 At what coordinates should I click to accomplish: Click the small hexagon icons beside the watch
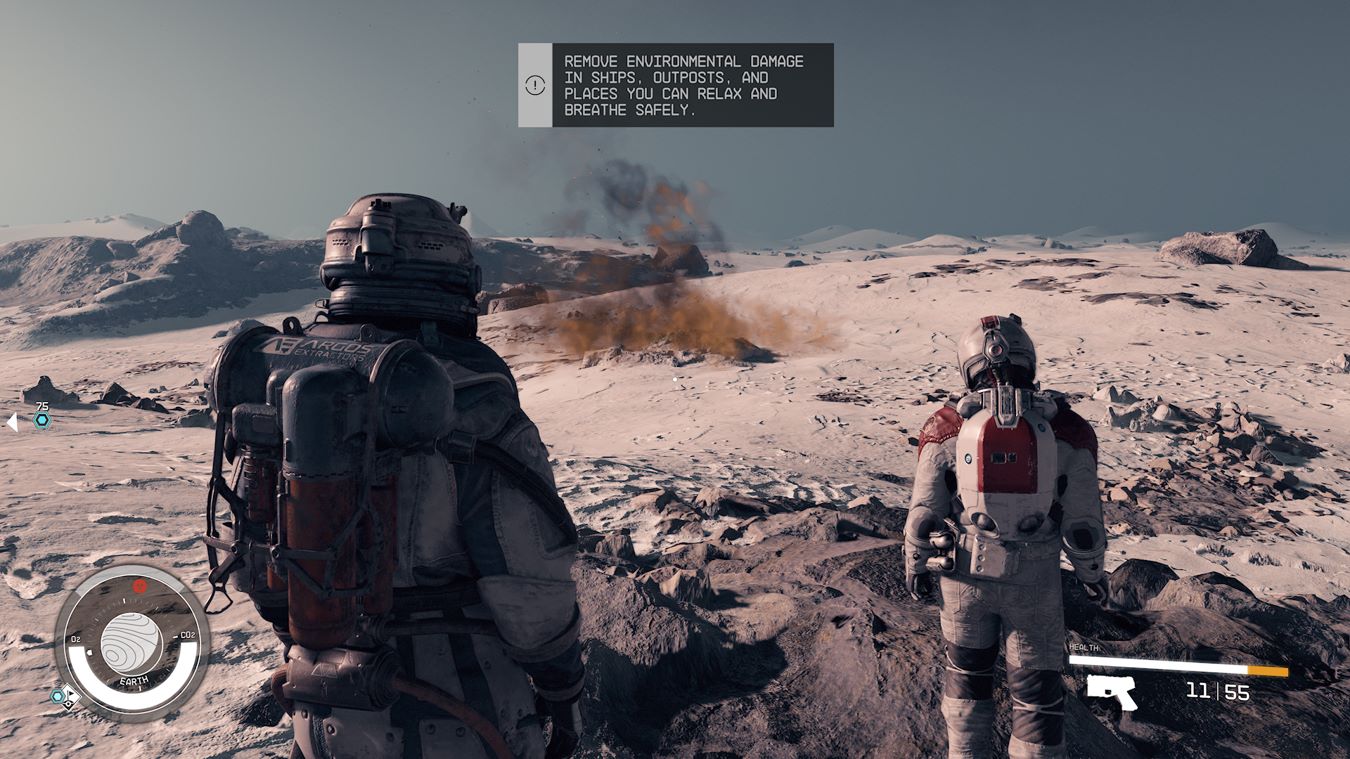point(64,697)
